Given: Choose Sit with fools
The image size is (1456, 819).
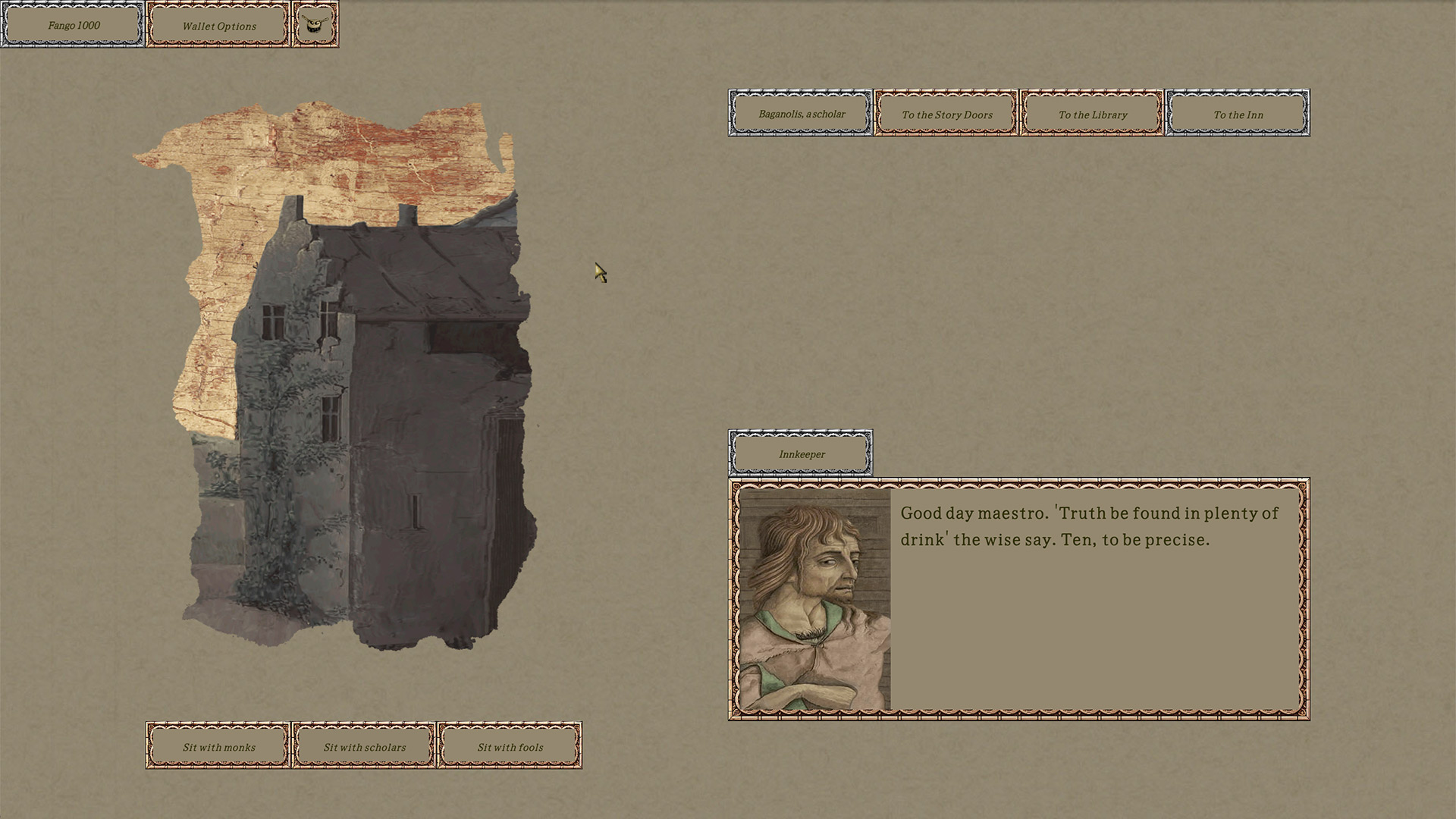Looking at the screenshot, I should (x=510, y=746).
